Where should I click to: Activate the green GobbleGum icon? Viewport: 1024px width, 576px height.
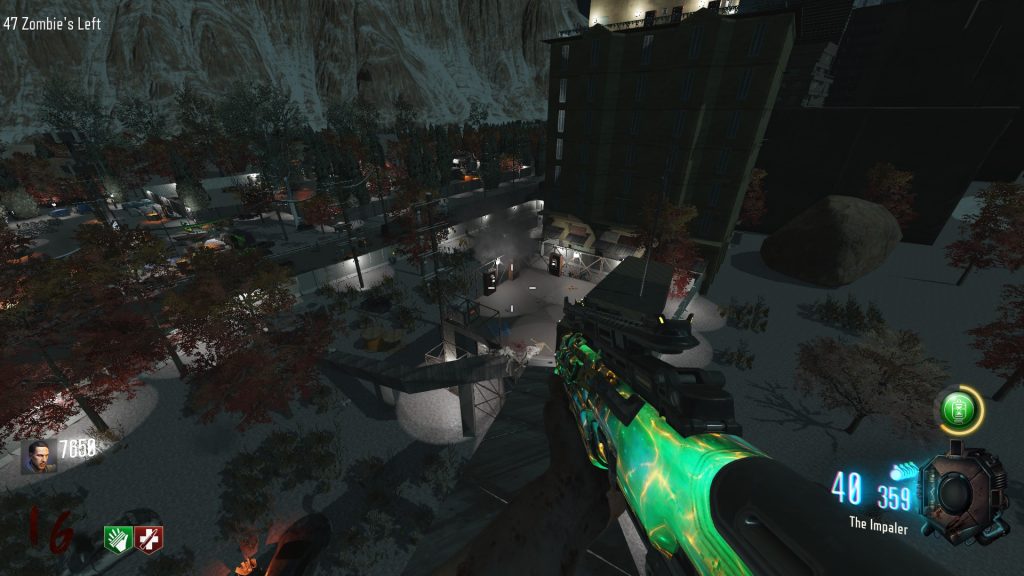(959, 410)
